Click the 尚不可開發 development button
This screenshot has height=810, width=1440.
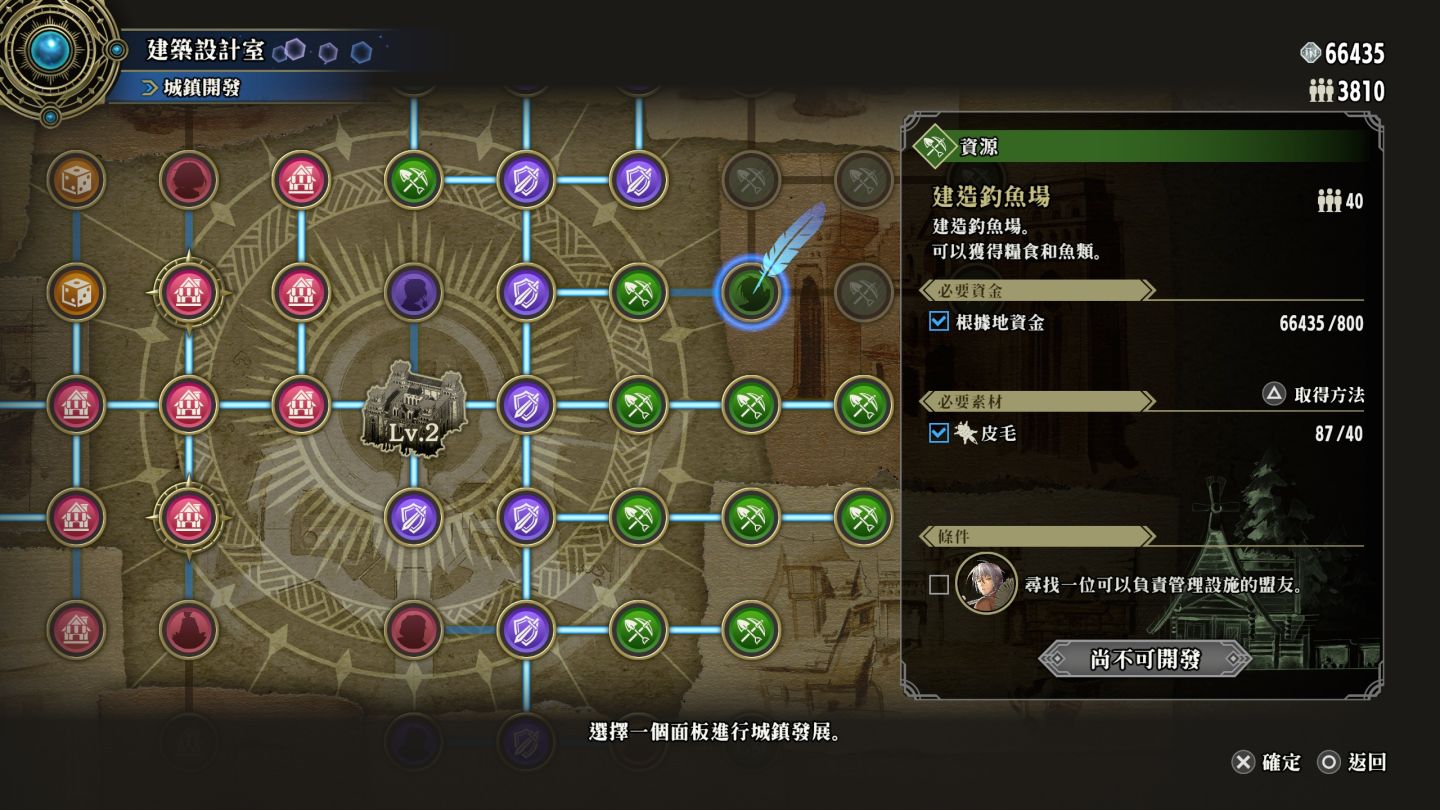1145,659
